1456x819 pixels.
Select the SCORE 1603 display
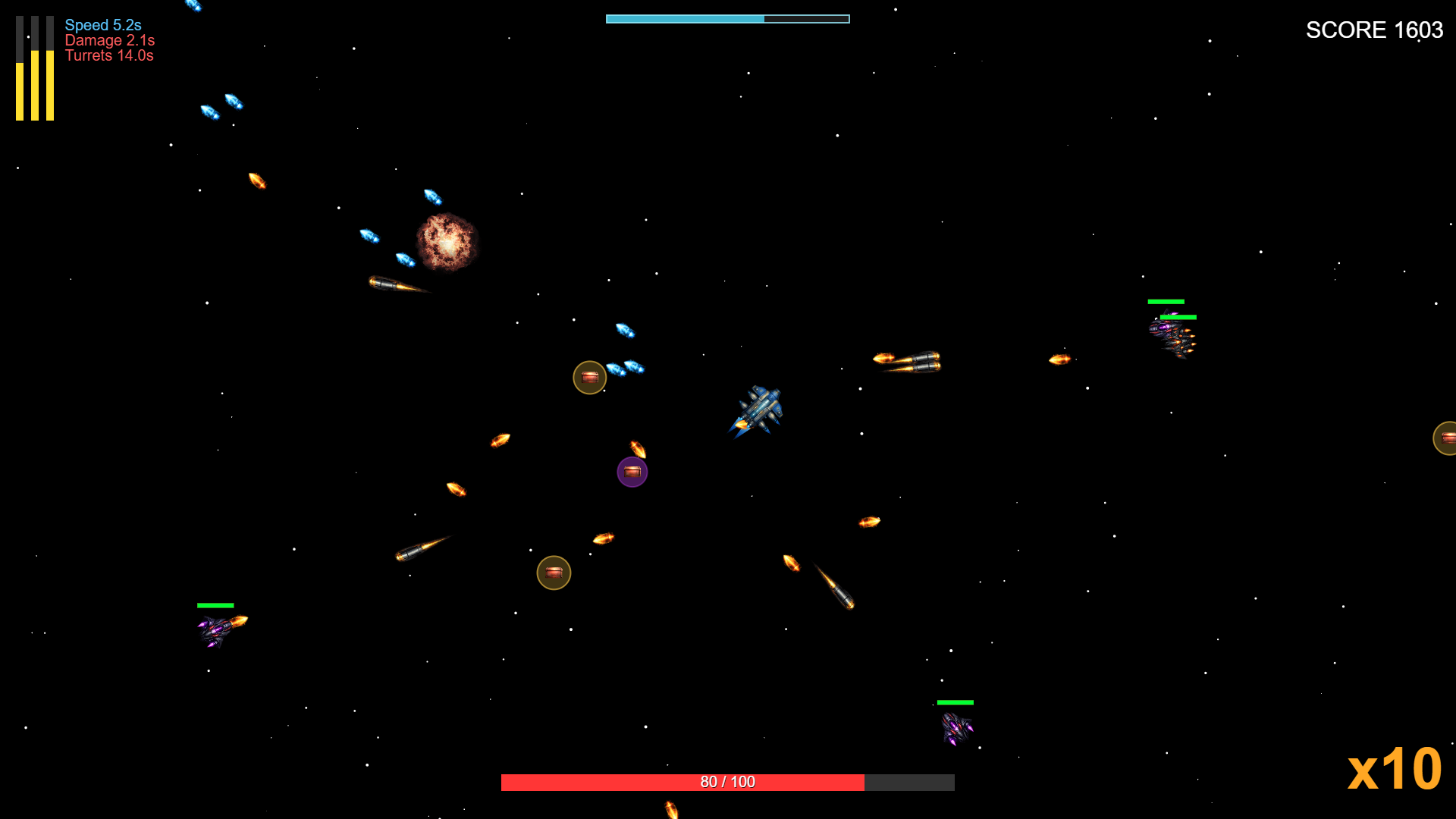pos(1374,30)
